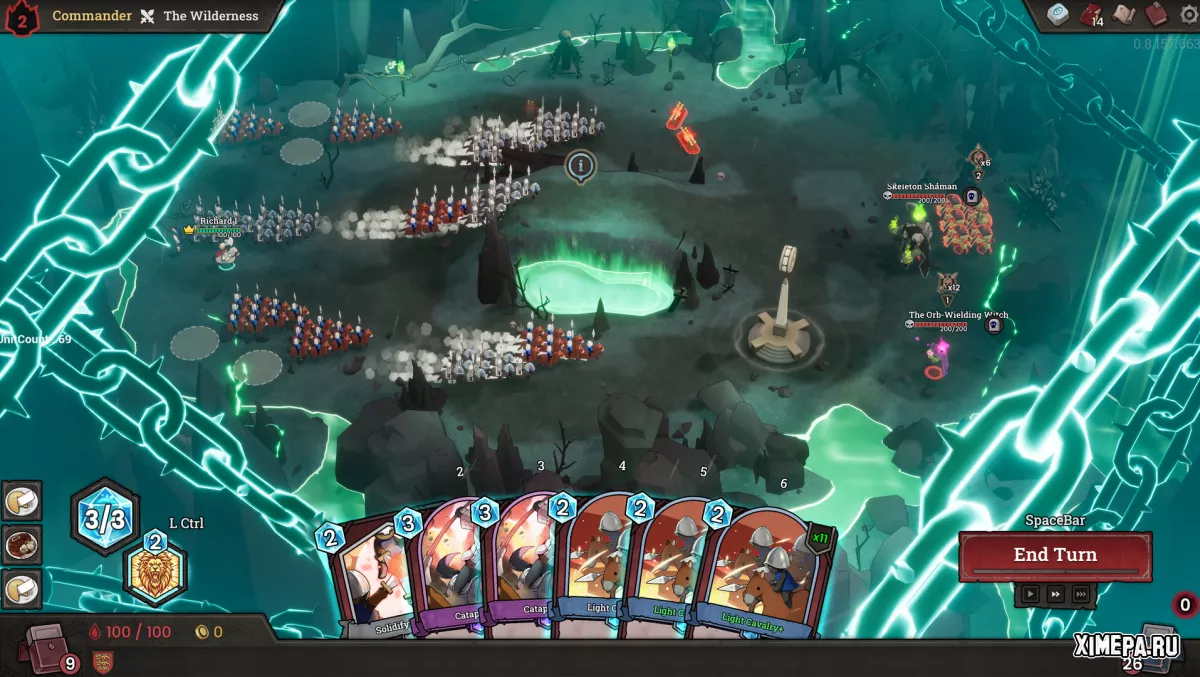Set battle speed to double fast-forward
This screenshot has width=1200, height=677.
click(x=1055, y=594)
